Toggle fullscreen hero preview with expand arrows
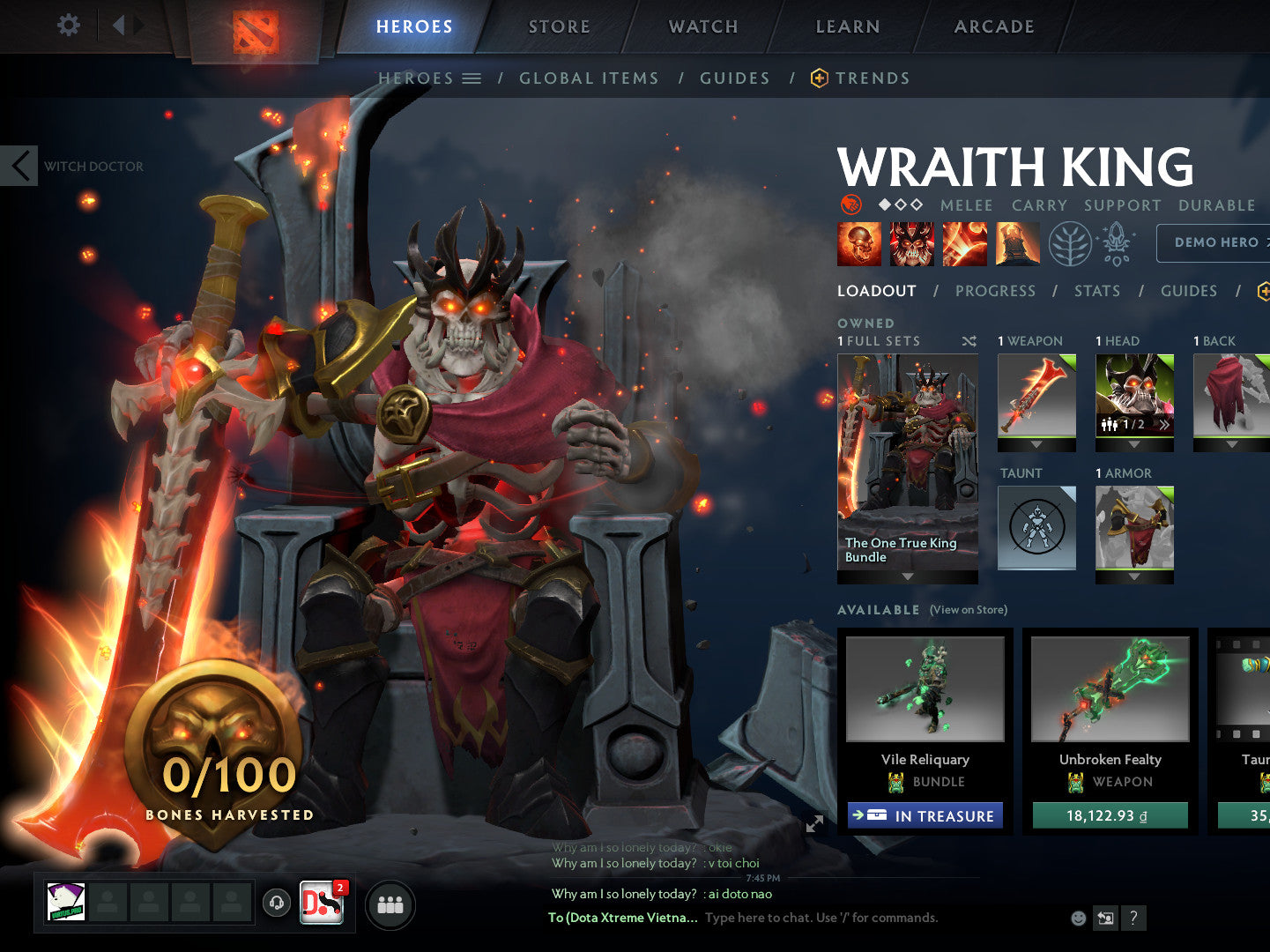Screen dimensions: 1270x952 click(x=814, y=824)
